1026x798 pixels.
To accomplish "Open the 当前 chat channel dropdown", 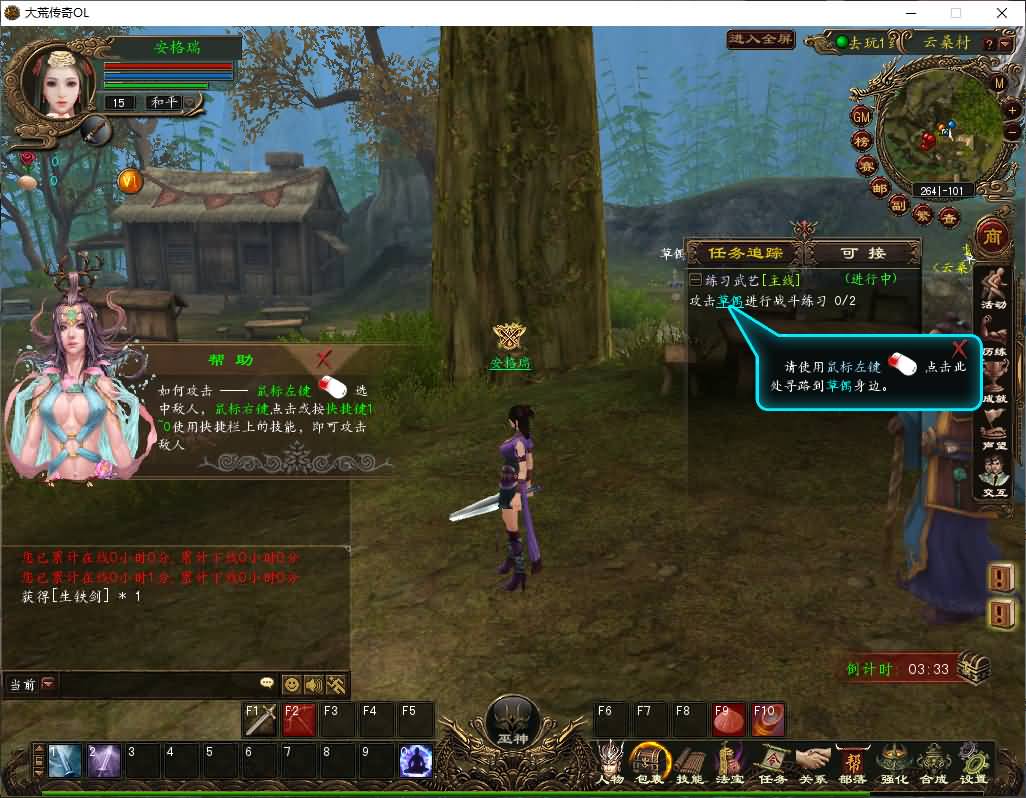I will tap(48, 685).
